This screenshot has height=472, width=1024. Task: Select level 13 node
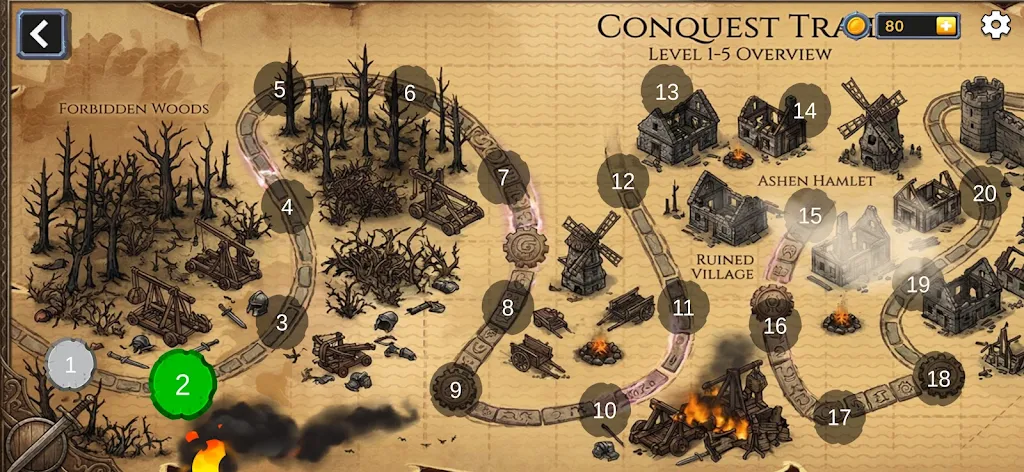pyautogui.click(x=667, y=92)
